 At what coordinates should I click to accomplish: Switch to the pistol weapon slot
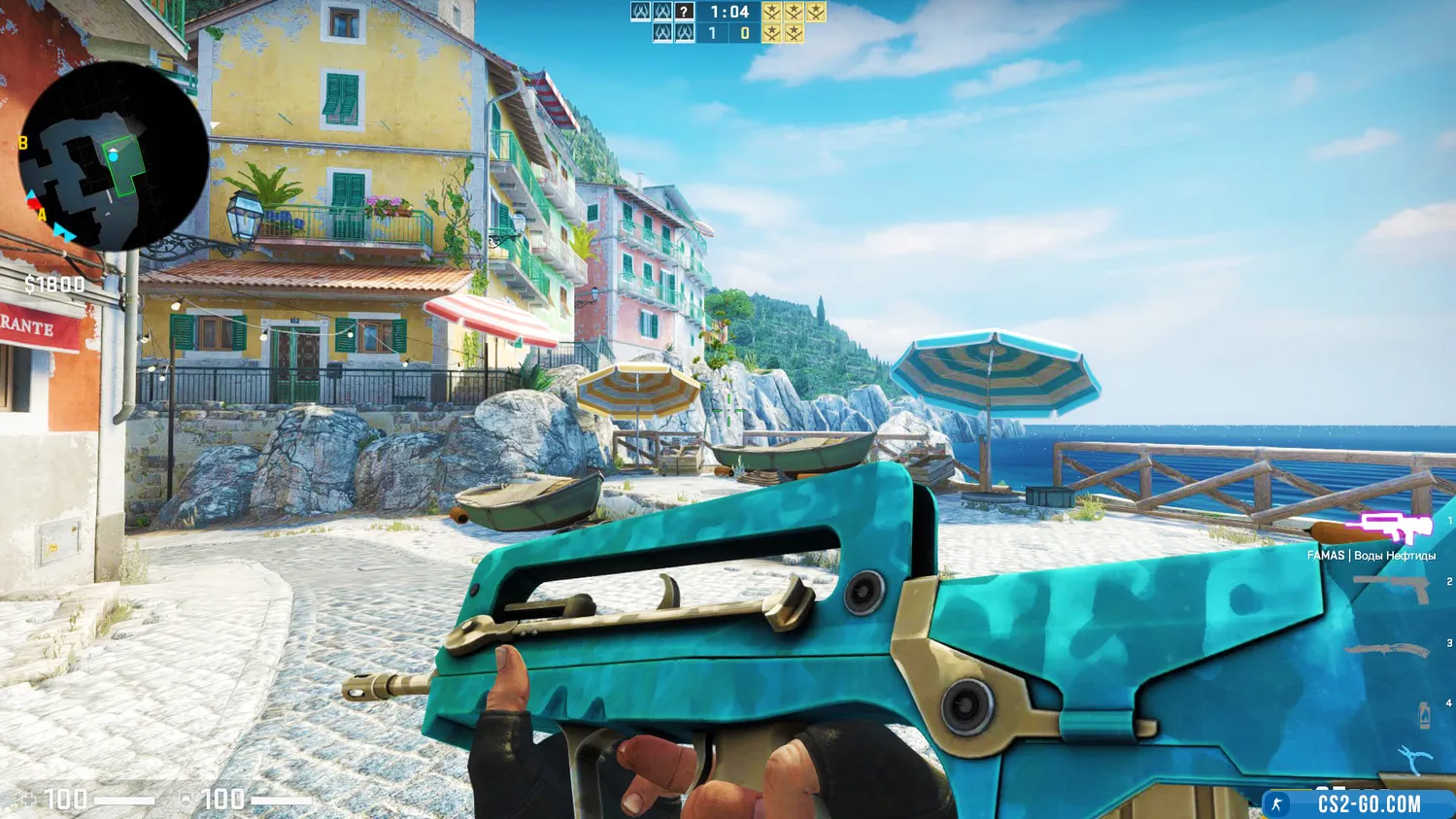click(x=1394, y=586)
